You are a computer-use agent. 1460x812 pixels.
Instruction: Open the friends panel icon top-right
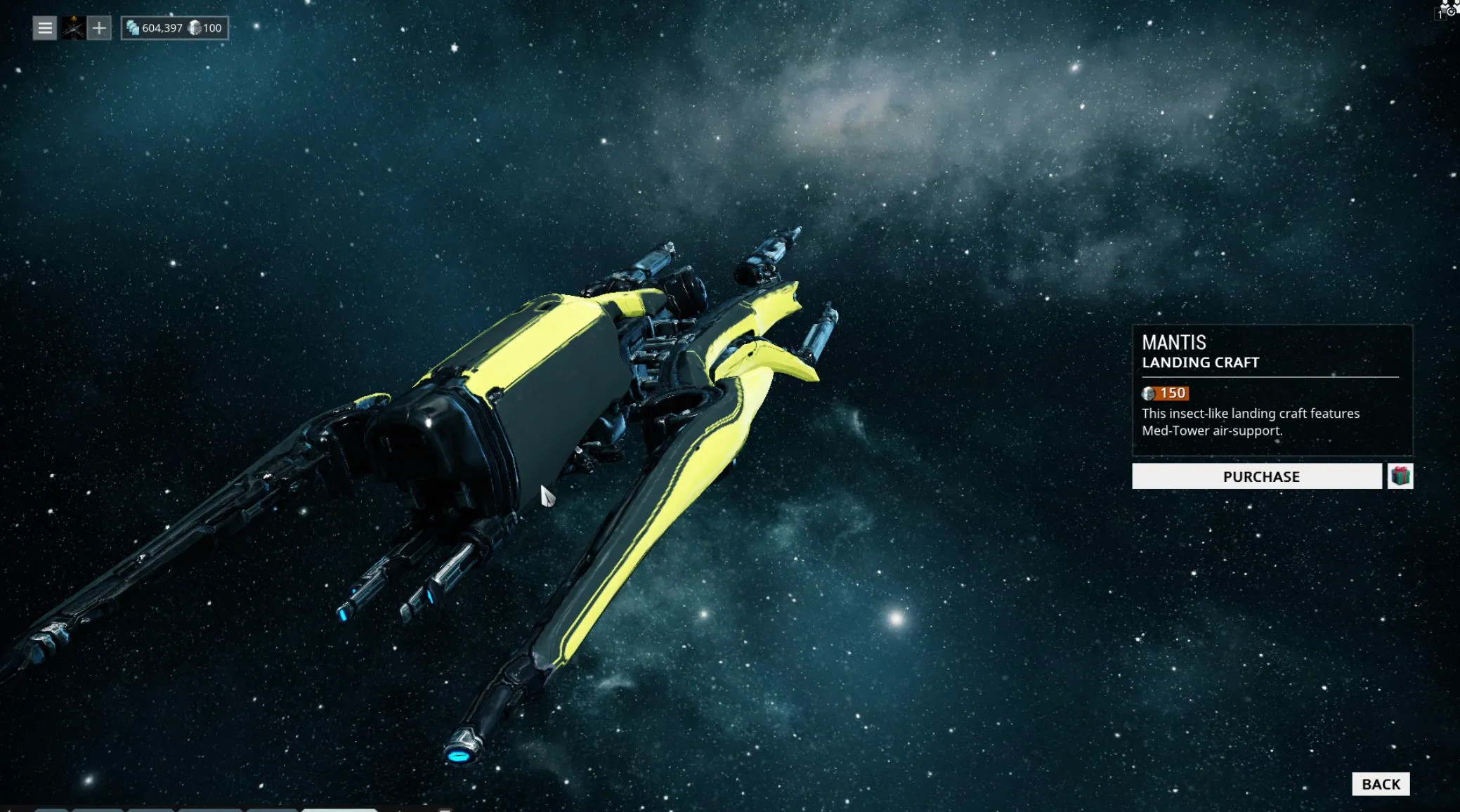tap(1444, 6)
